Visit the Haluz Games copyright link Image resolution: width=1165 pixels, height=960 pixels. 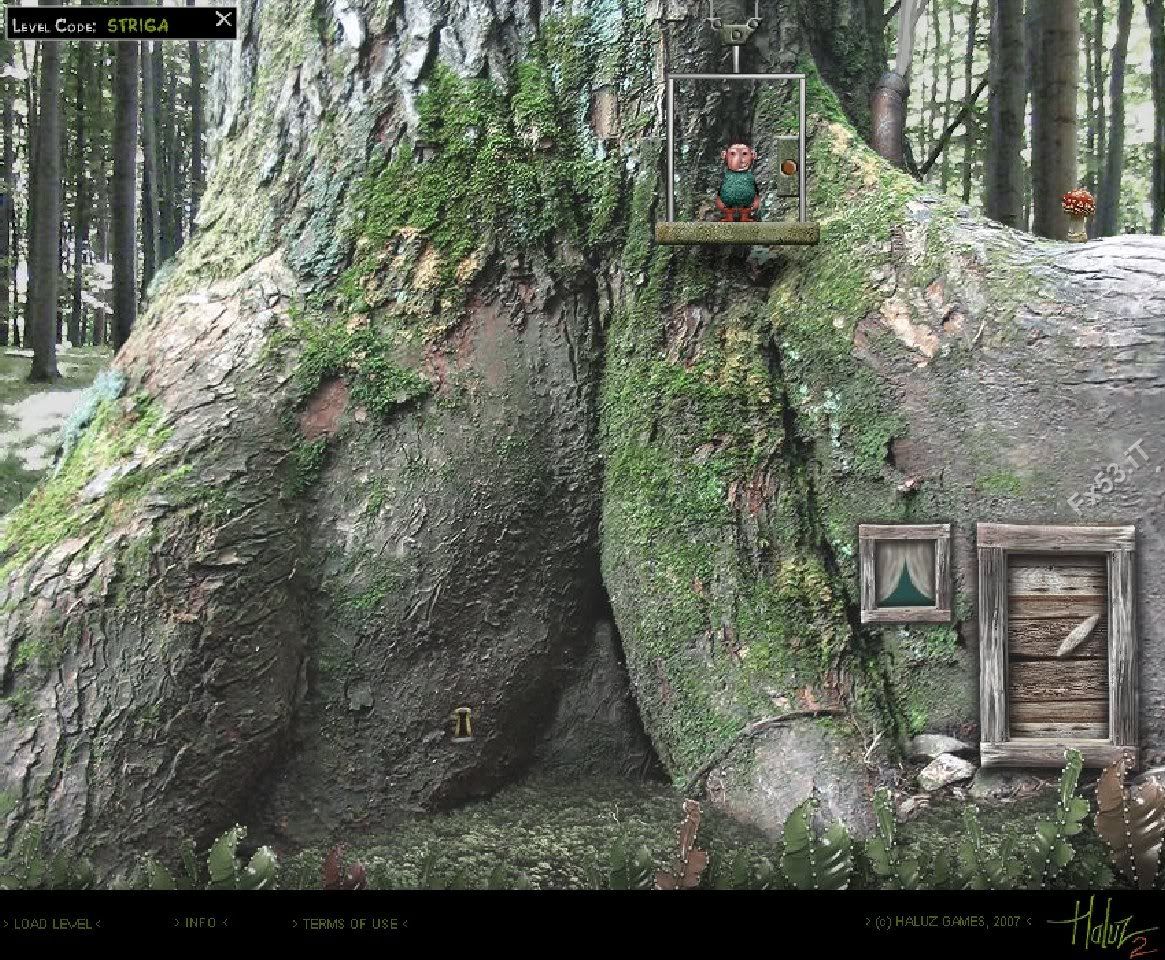point(946,922)
